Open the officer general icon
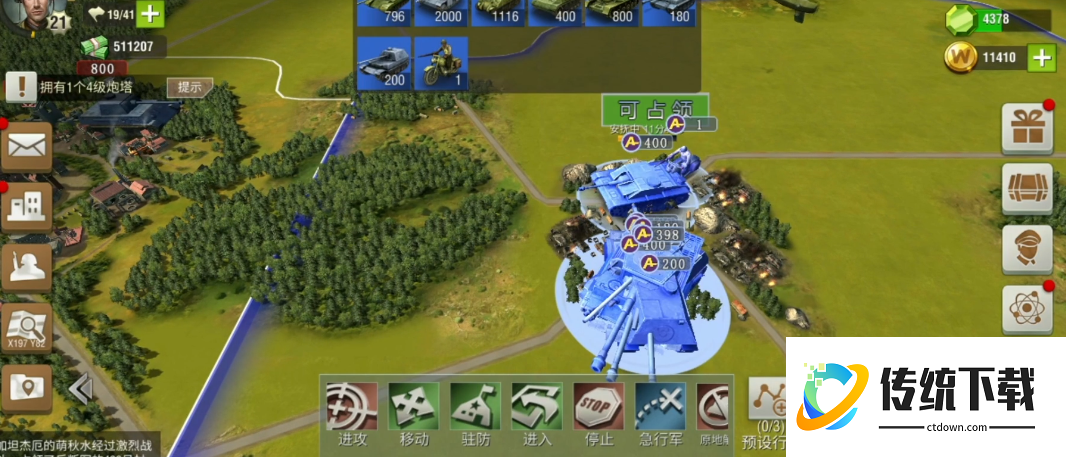 (x=1027, y=249)
